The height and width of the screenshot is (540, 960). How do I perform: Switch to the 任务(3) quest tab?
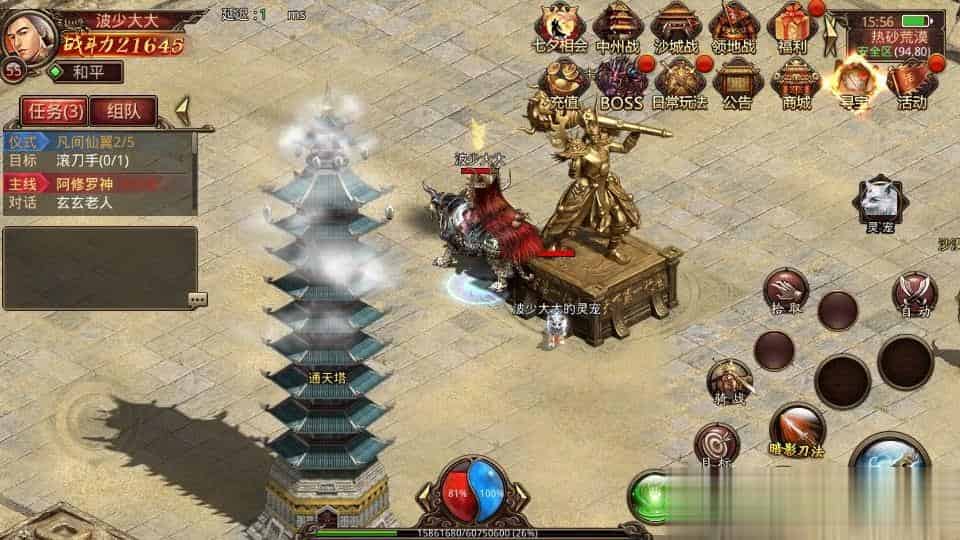click(54, 110)
